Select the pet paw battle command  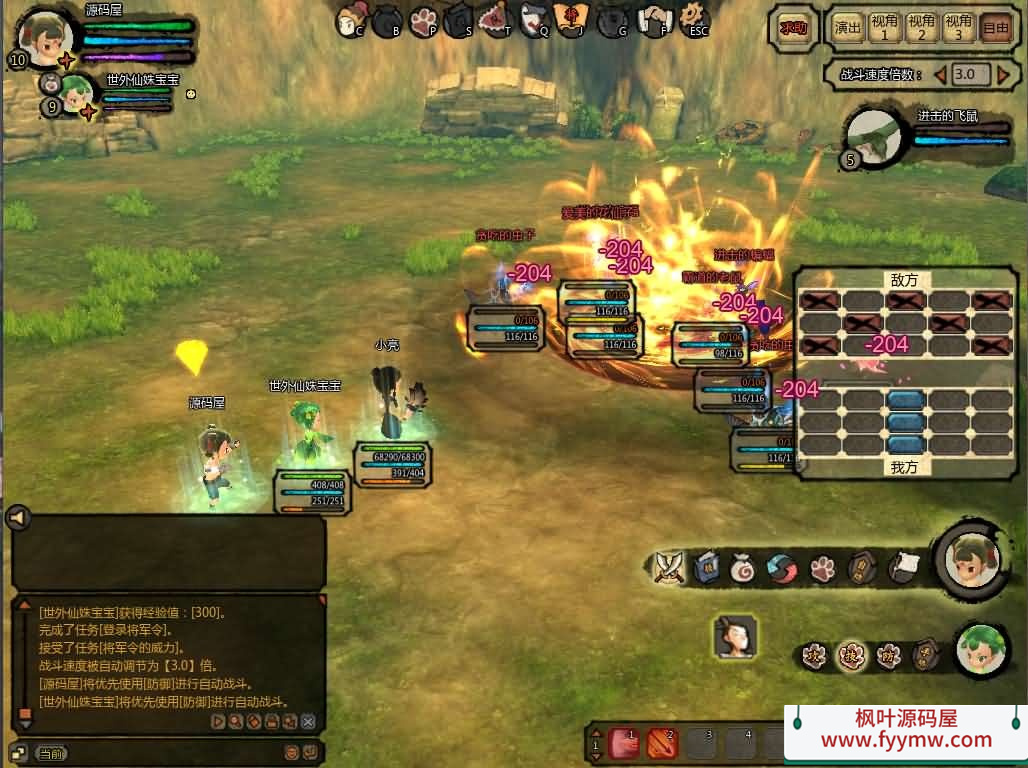click(822, 568)
